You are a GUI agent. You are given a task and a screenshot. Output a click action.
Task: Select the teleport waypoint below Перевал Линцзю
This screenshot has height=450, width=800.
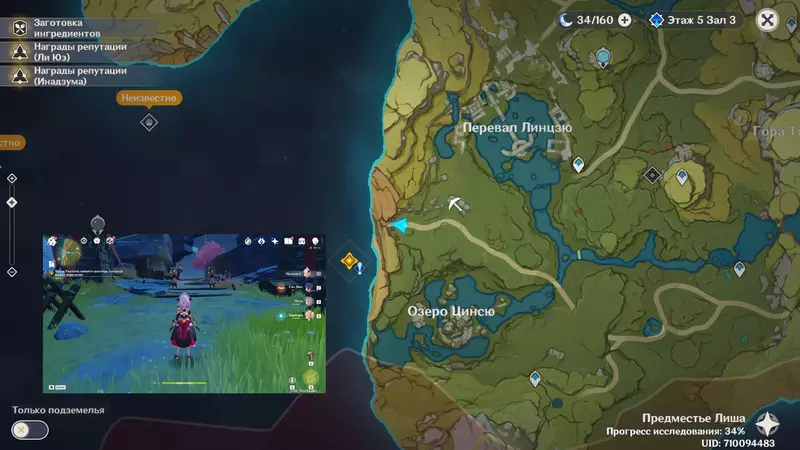click(x=578, y=164)
